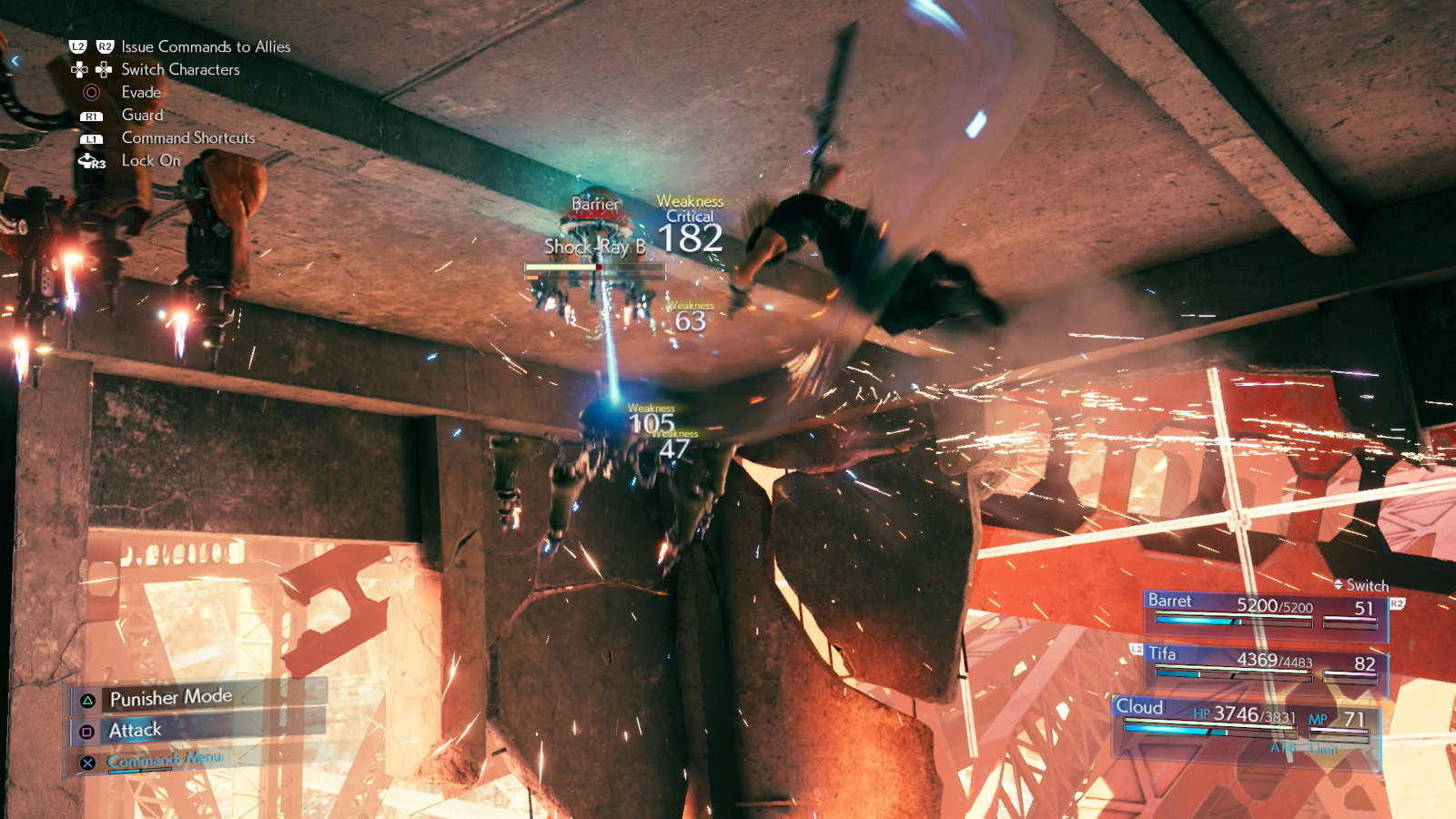Click Barret's party status panel

click(1256, 610)
